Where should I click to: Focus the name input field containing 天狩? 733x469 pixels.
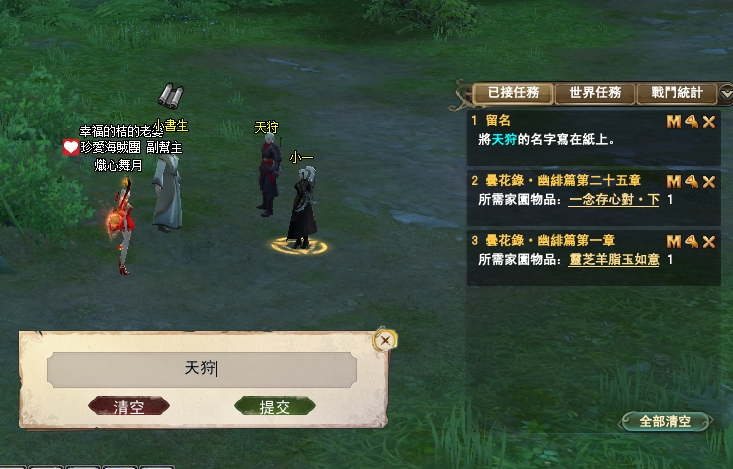[201, 369]
